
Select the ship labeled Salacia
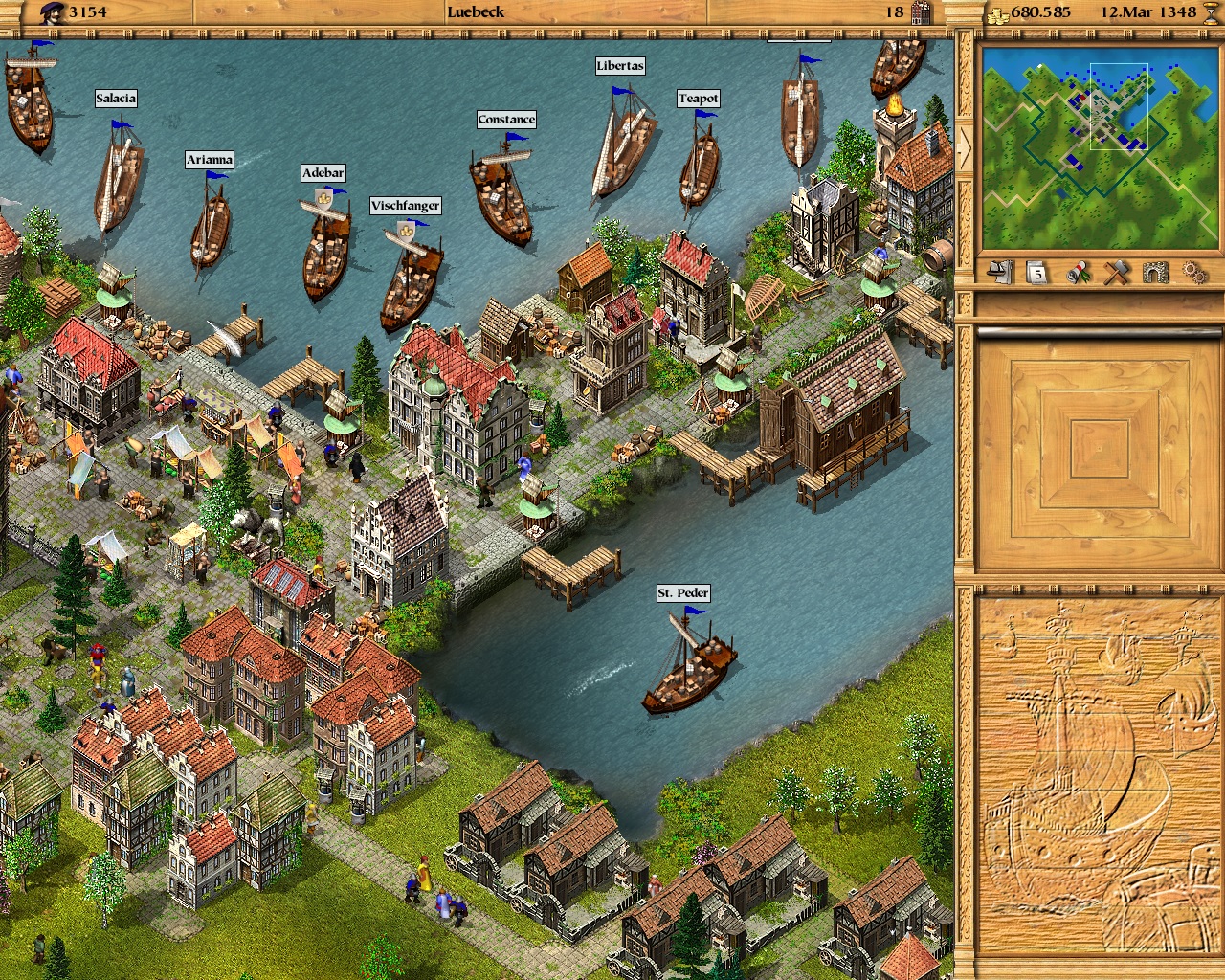coord(115,98)
